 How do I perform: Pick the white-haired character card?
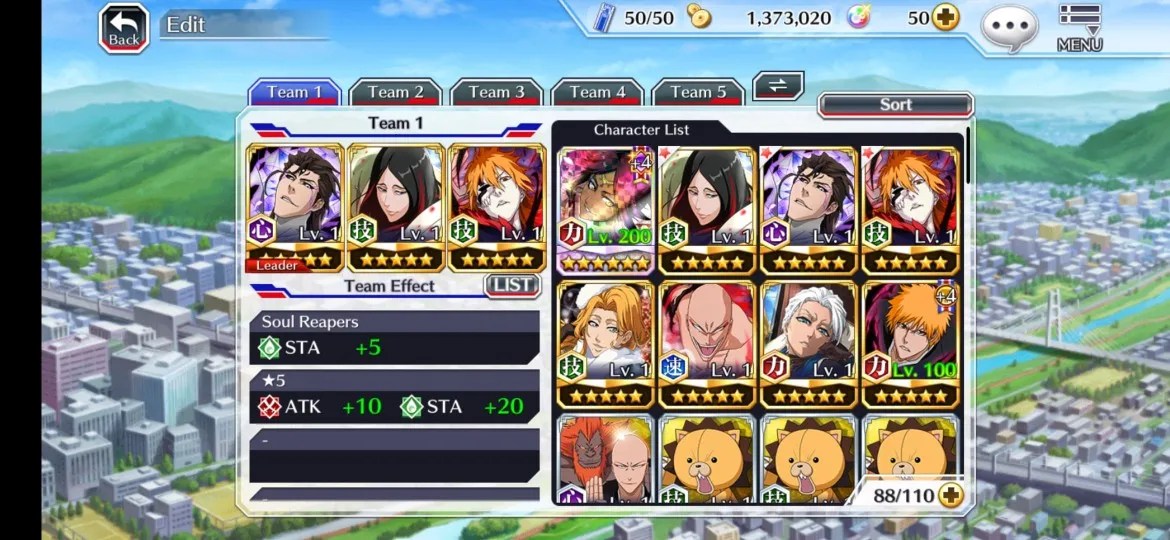coord(809,344)
